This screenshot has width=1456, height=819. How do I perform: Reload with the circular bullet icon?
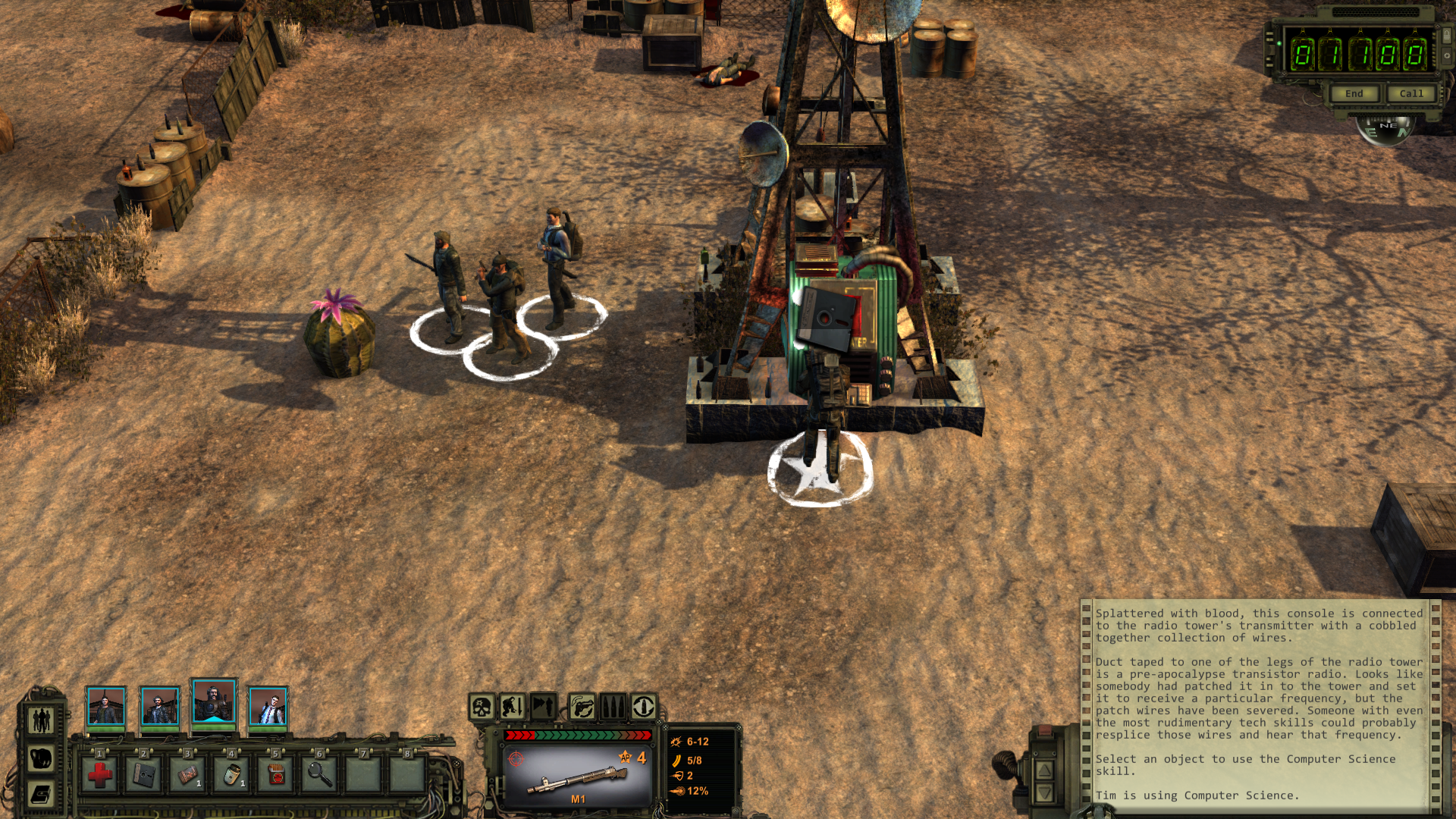644,708
